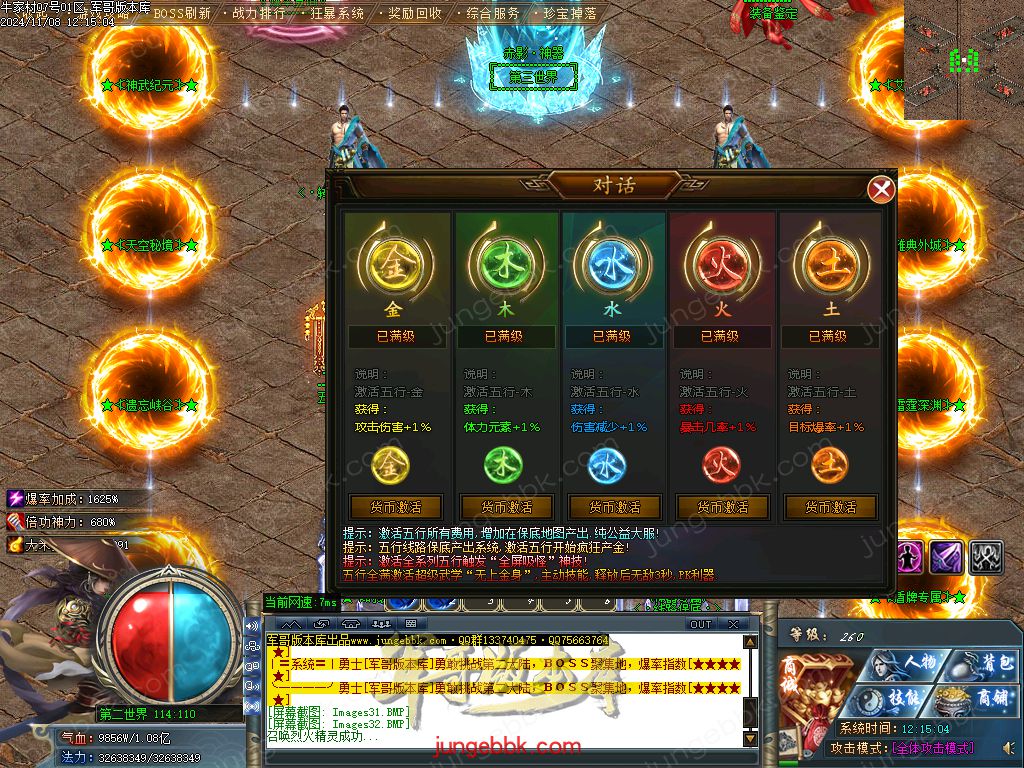Open the 背包 bag inventory
This screenshot has width=1024, height=768.
tap(983, 664)
